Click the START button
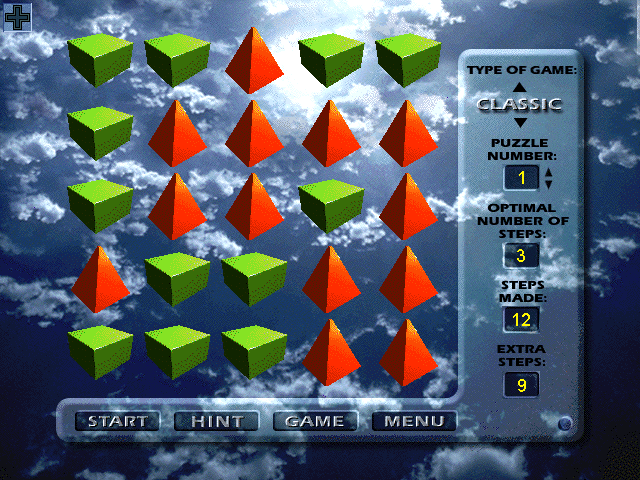Screen dimensions: 640x480 tap(118, 421)
